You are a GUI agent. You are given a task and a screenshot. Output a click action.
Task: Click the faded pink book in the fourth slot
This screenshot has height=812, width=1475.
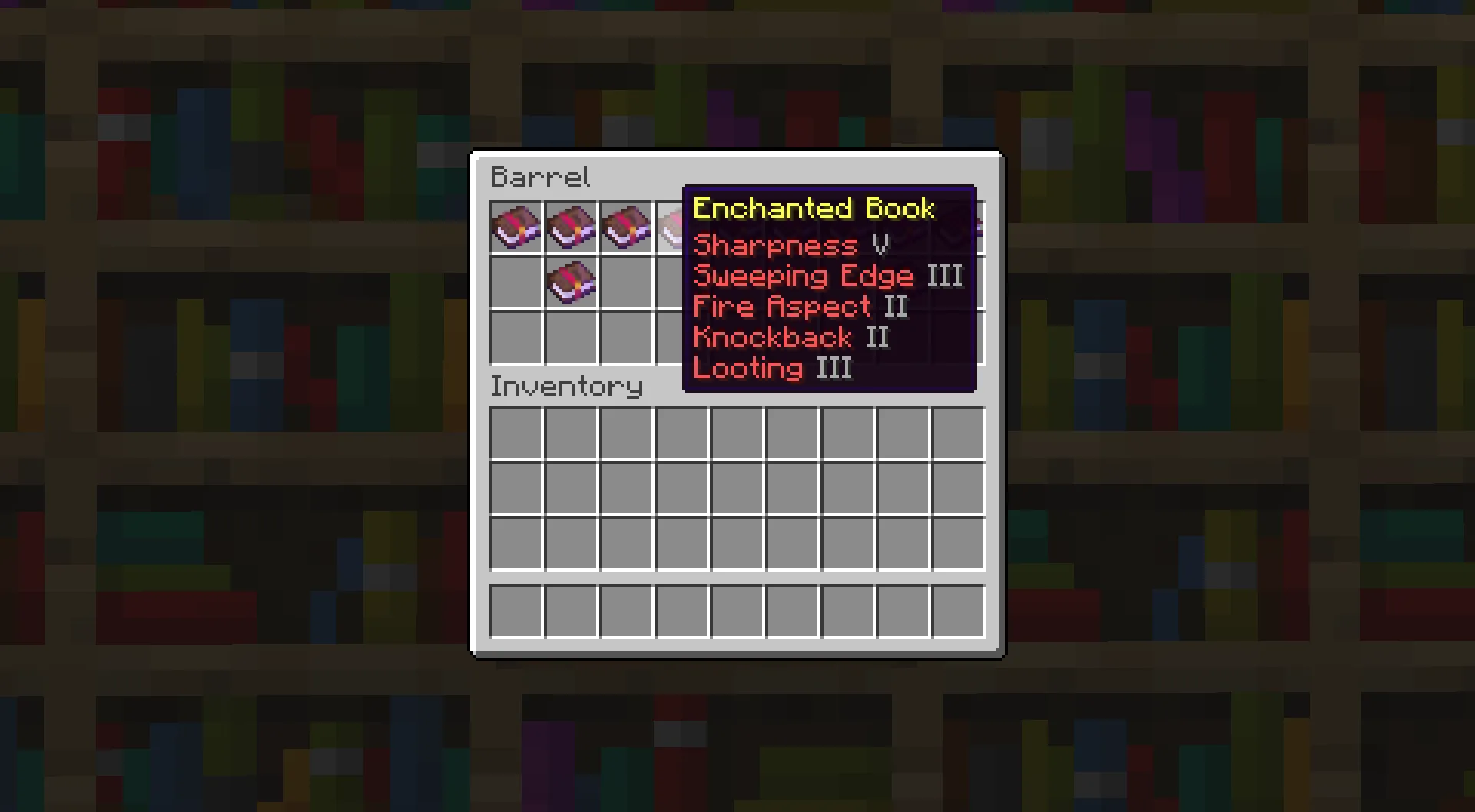pos(681,227)
